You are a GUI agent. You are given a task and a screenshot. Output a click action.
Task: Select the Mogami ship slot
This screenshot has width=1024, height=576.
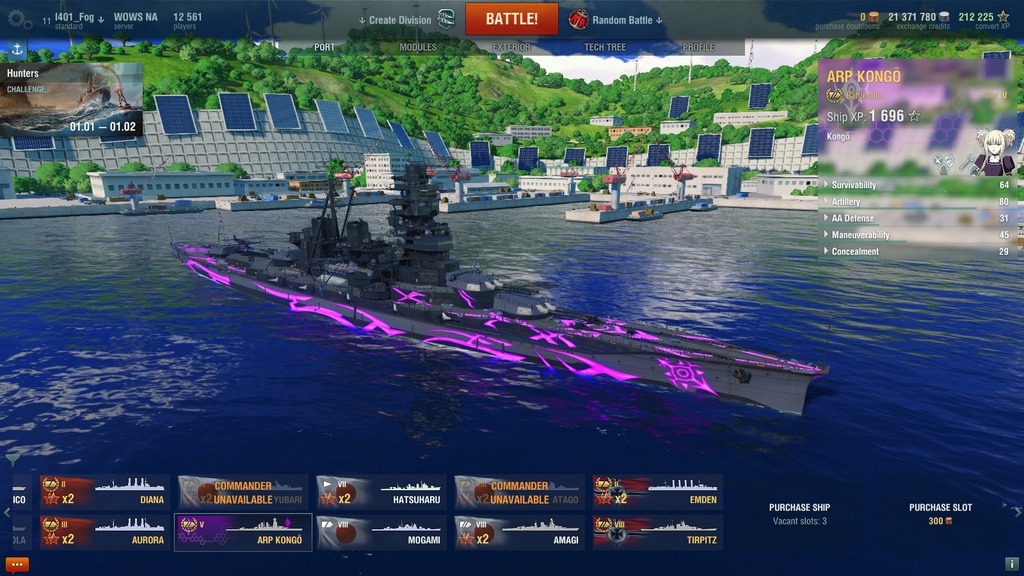[x=381, y=532]
